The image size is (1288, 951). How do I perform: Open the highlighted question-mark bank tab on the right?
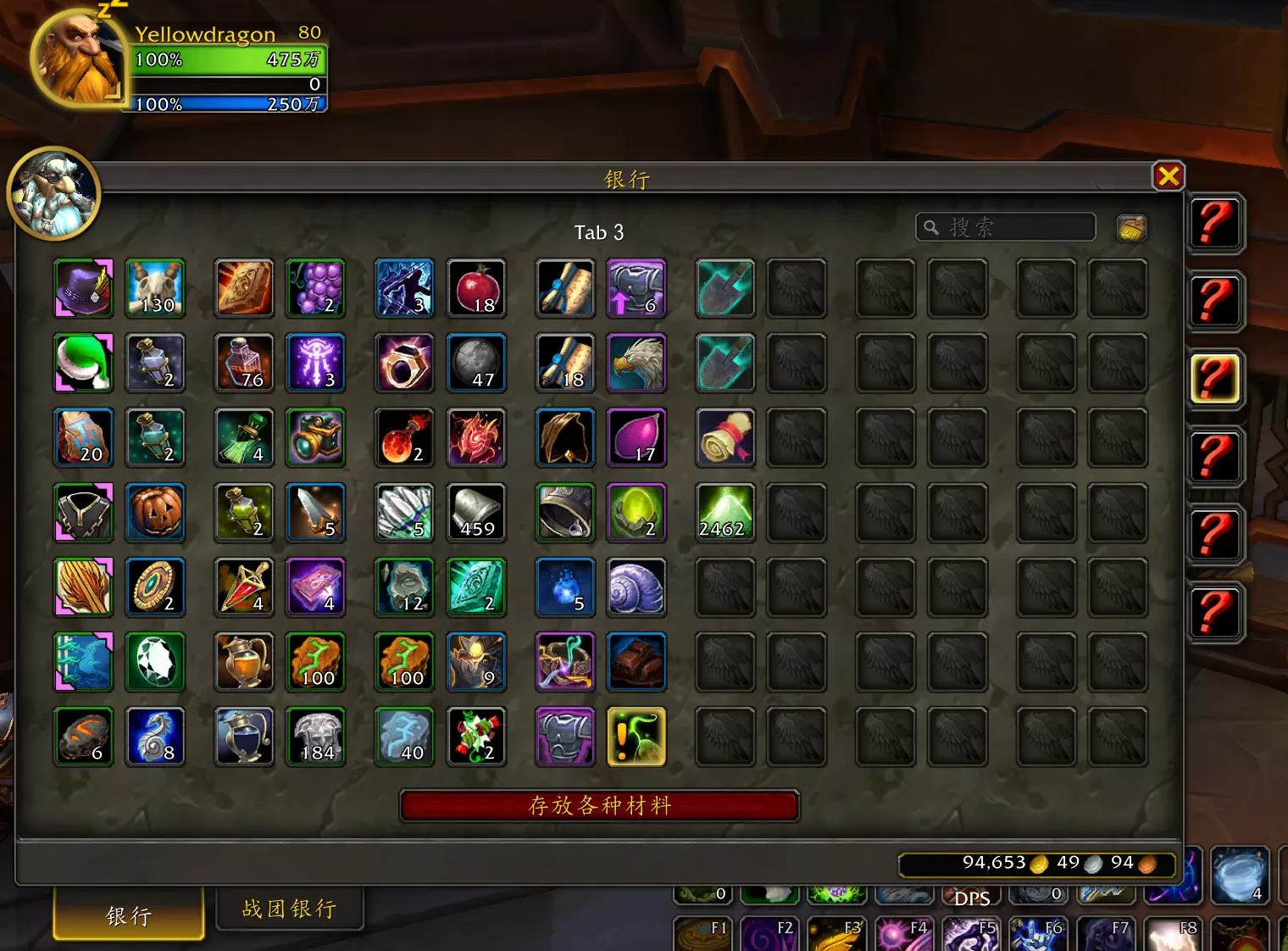(x=1215, y=379)
